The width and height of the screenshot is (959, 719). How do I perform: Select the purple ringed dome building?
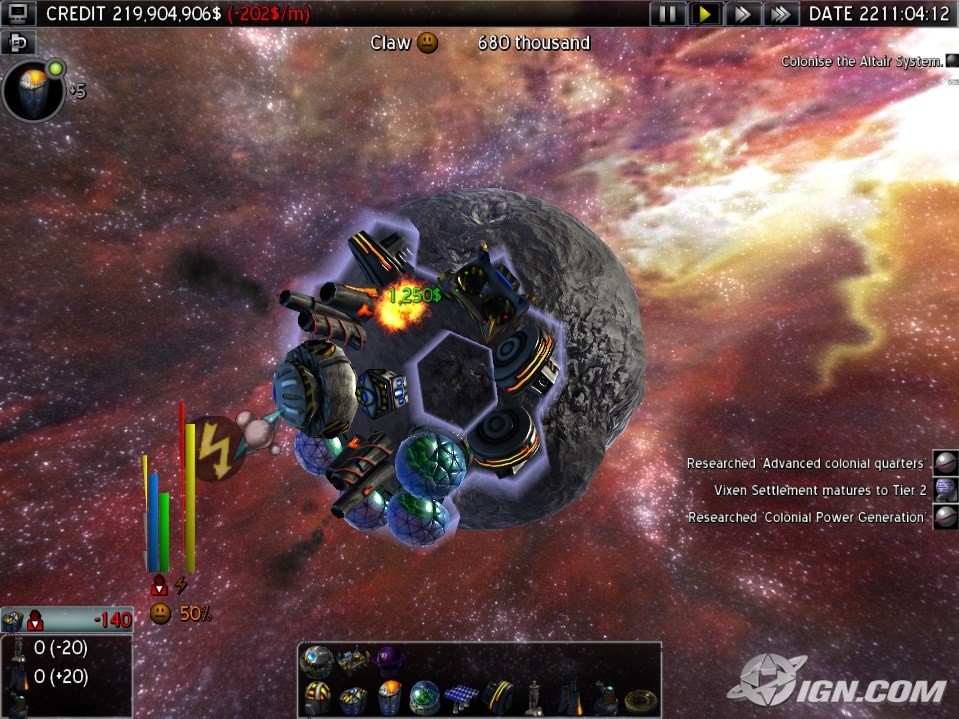388,657
